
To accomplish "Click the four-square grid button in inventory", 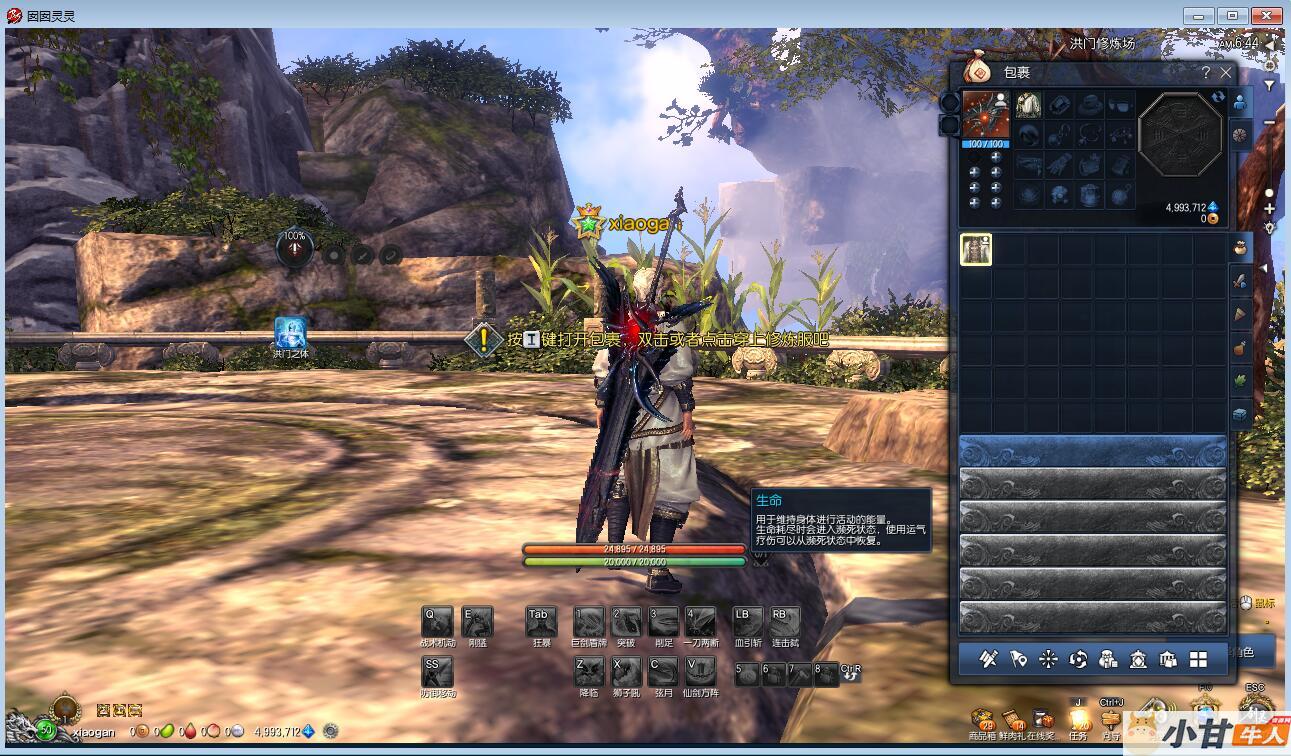I will tap(1198, 659).
